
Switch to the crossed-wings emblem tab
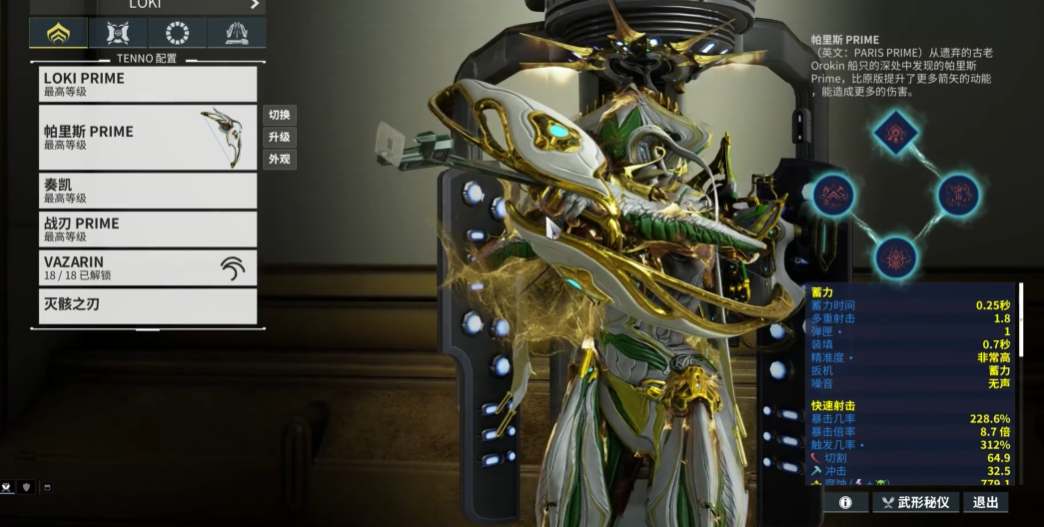118,33
